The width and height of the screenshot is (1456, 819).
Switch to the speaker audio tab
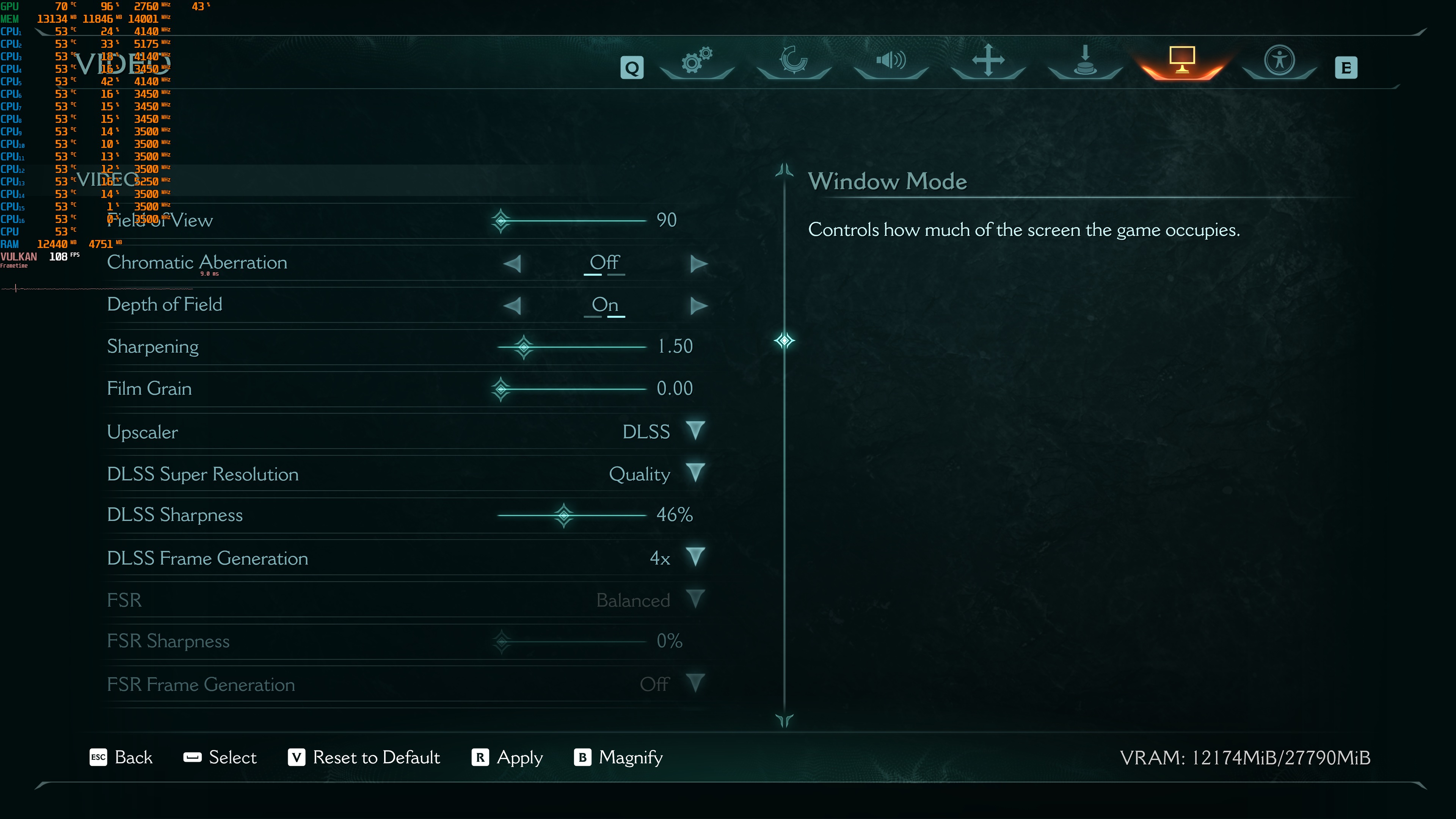891,61
